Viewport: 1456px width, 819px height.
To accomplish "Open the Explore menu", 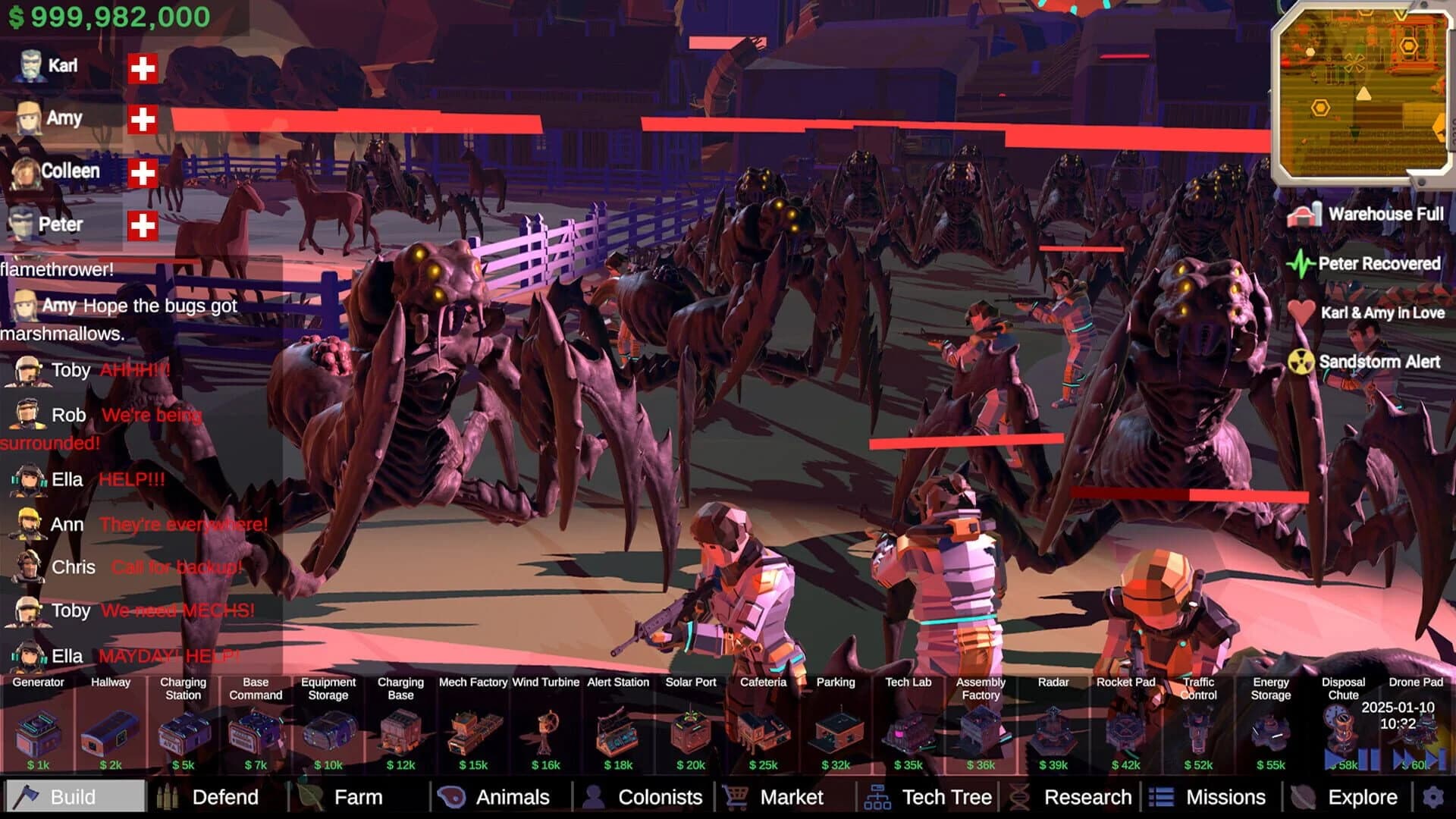I will click(x=1361, y=797).
